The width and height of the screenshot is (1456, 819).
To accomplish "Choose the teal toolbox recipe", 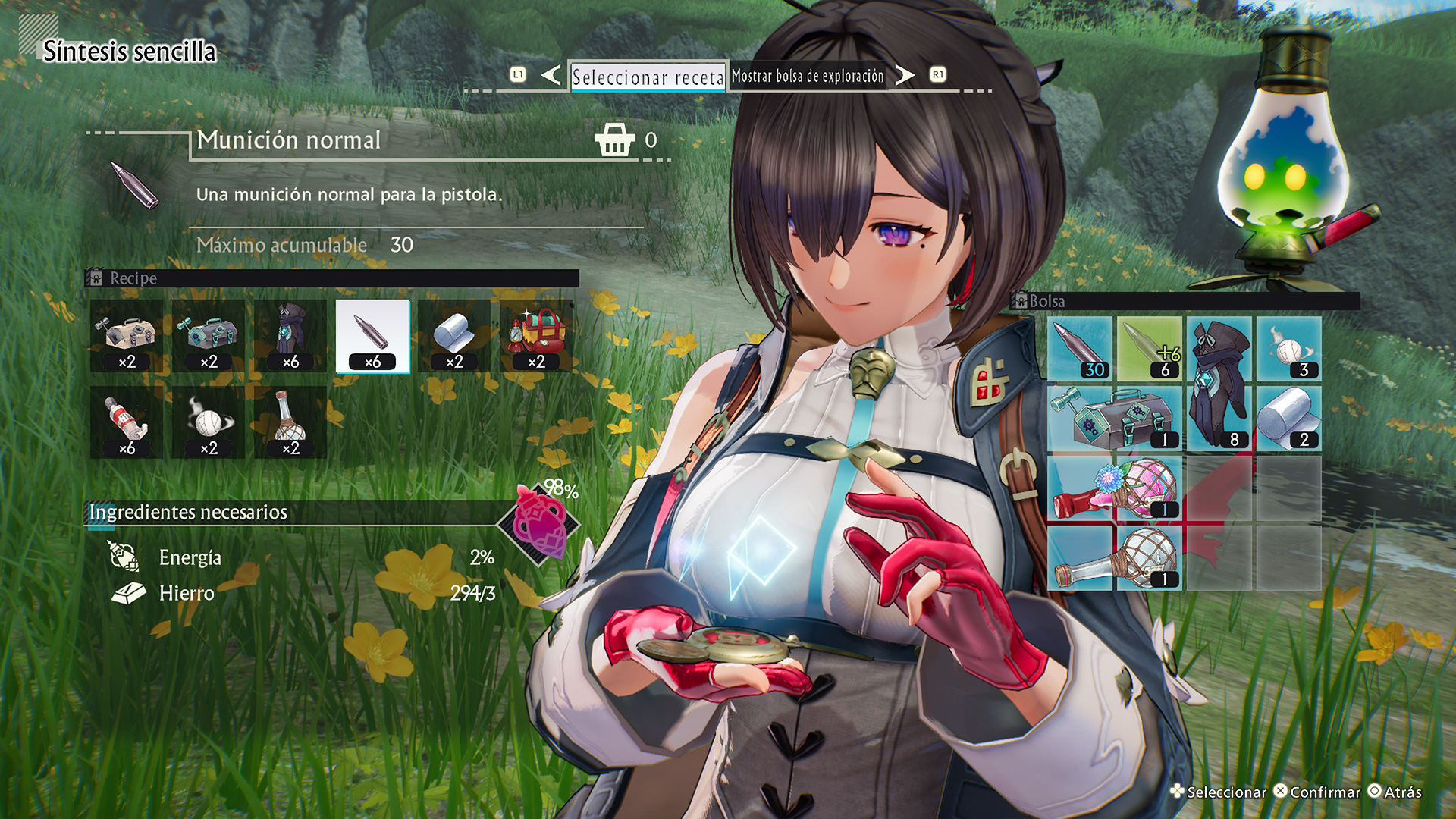I will pos(209,336).
